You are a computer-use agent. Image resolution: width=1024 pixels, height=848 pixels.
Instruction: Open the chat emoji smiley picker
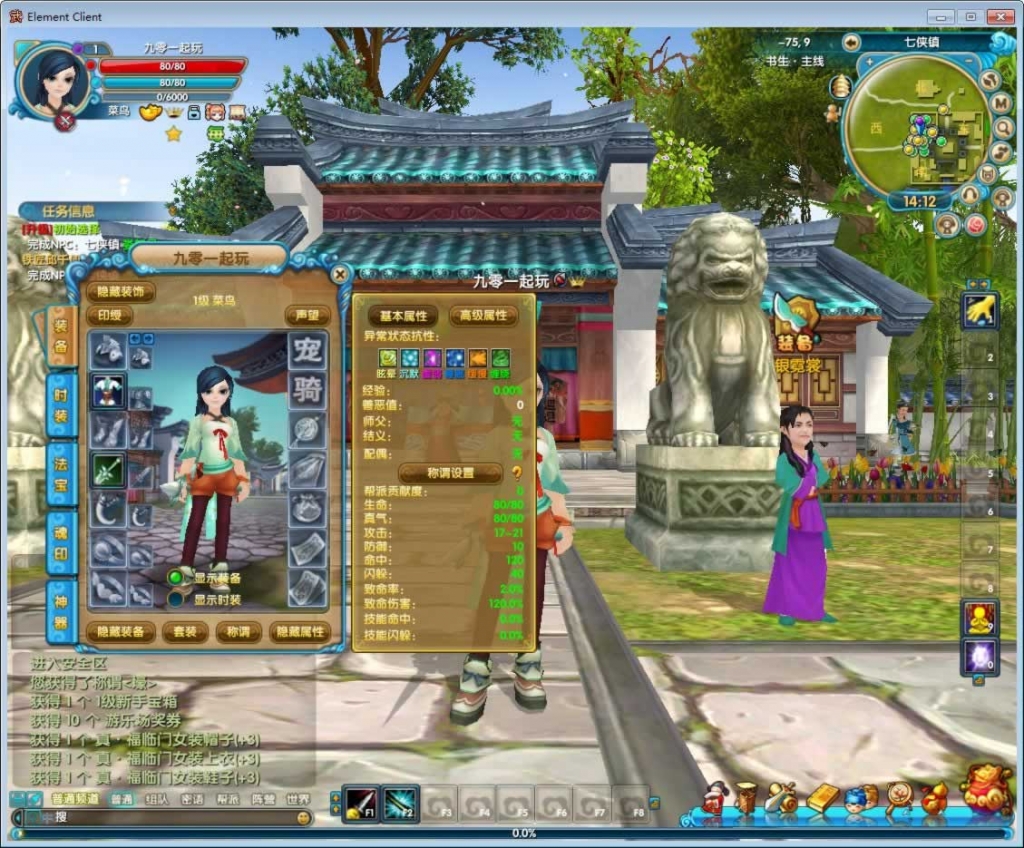(304, 818)
